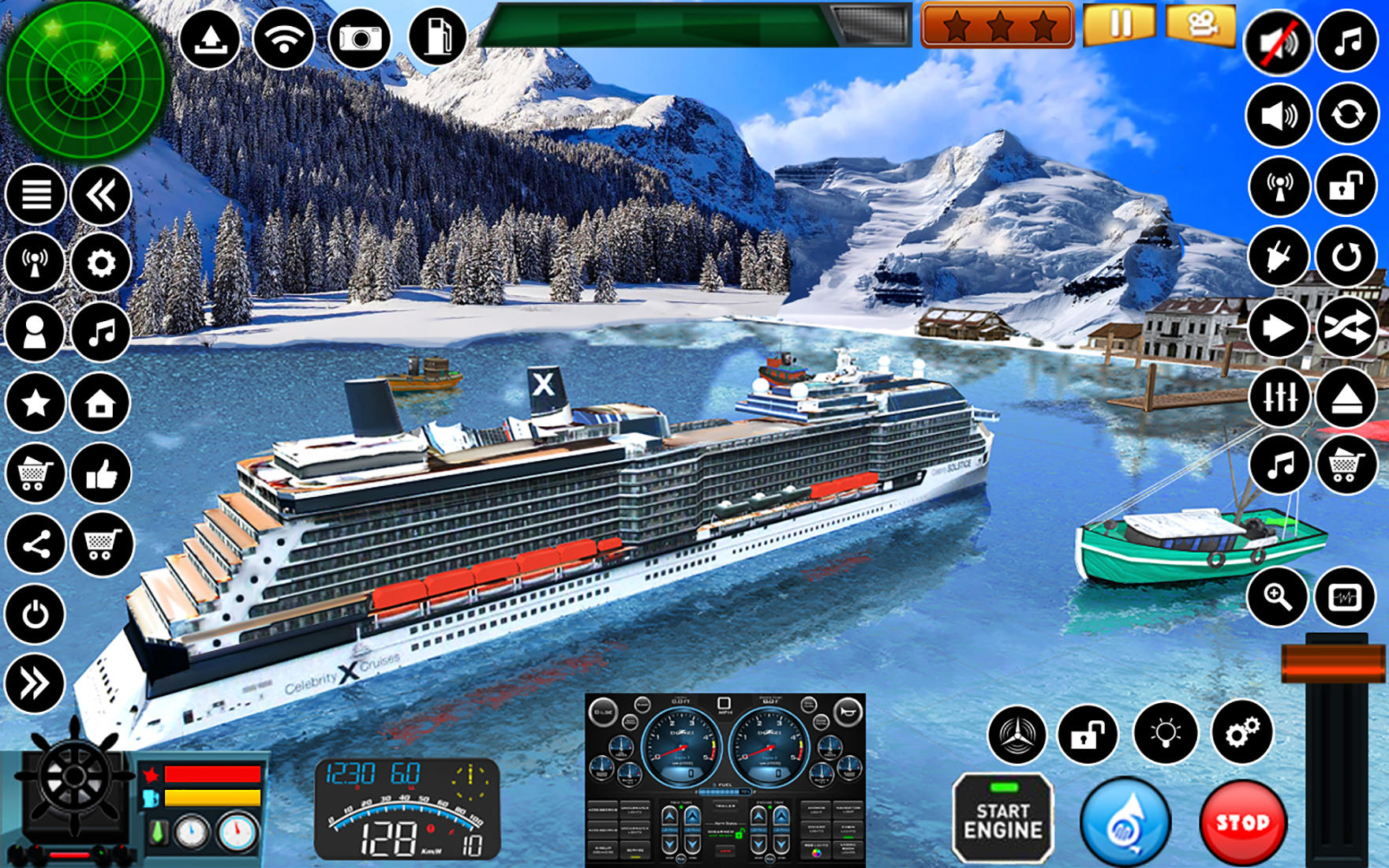Select the fuel pump icon in the top bar

tap(440, 36)
